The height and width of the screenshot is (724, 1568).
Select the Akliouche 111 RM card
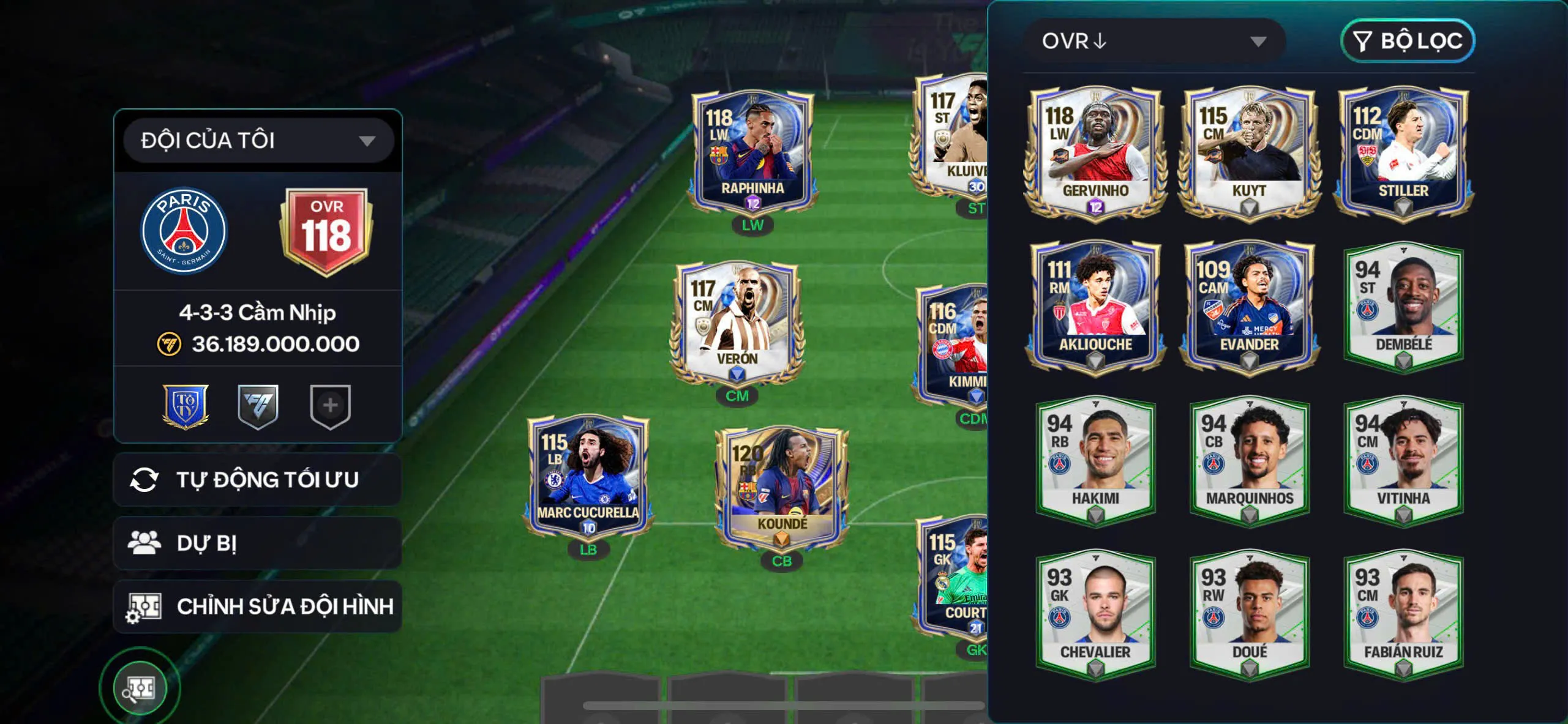pos(1095,305)
